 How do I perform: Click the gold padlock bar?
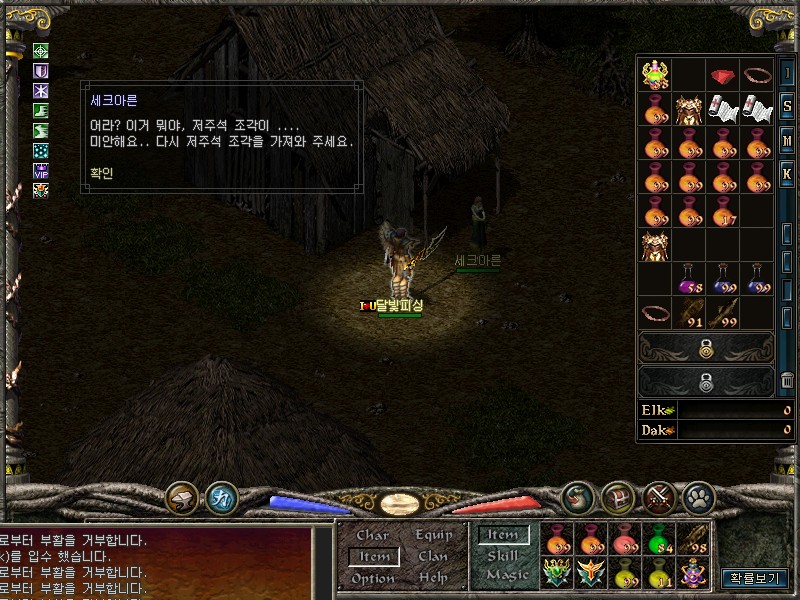pyautogui.click(x=706, y=347)
